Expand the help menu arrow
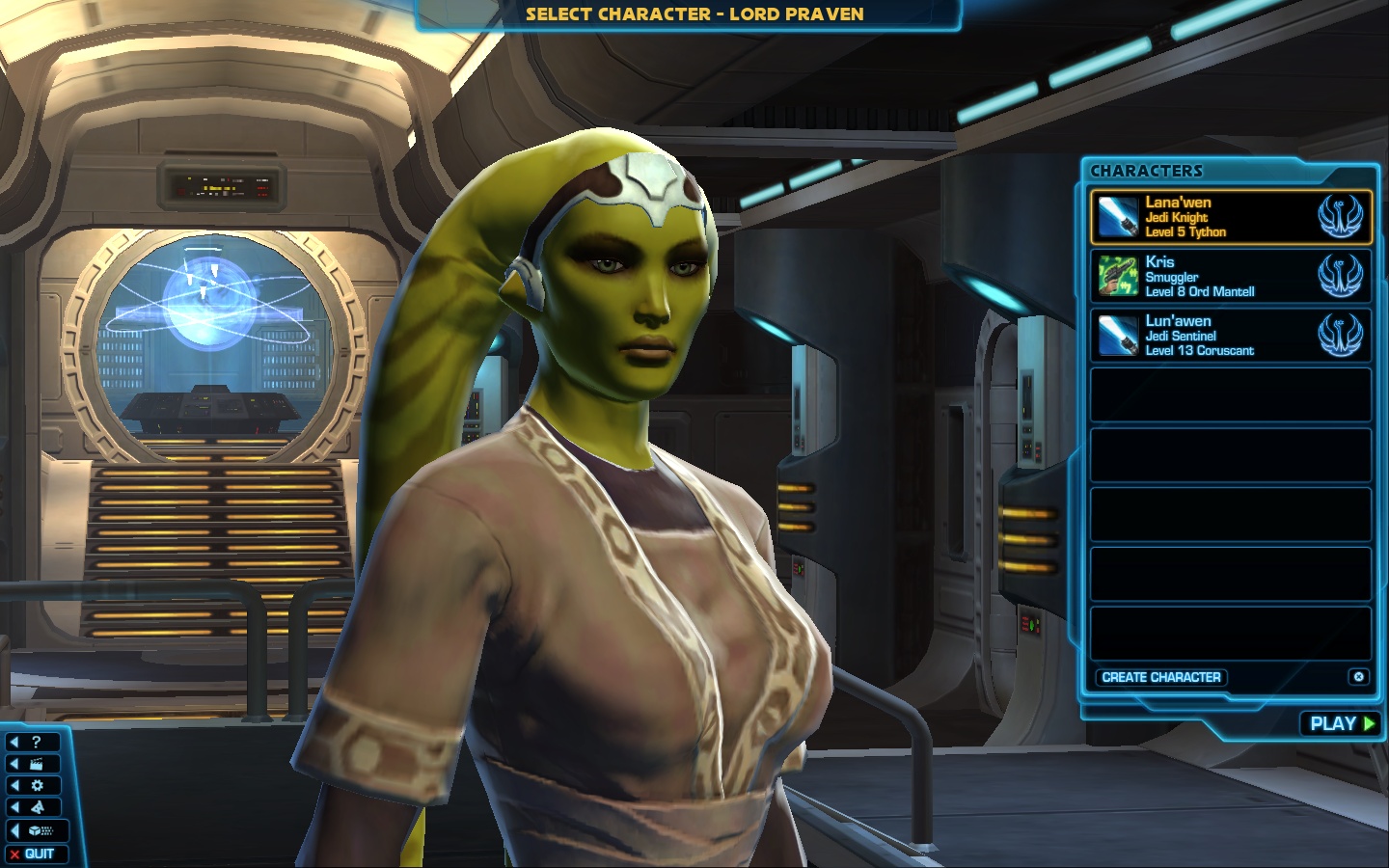This screenshot has width=1389, height=868. [14, 741]
